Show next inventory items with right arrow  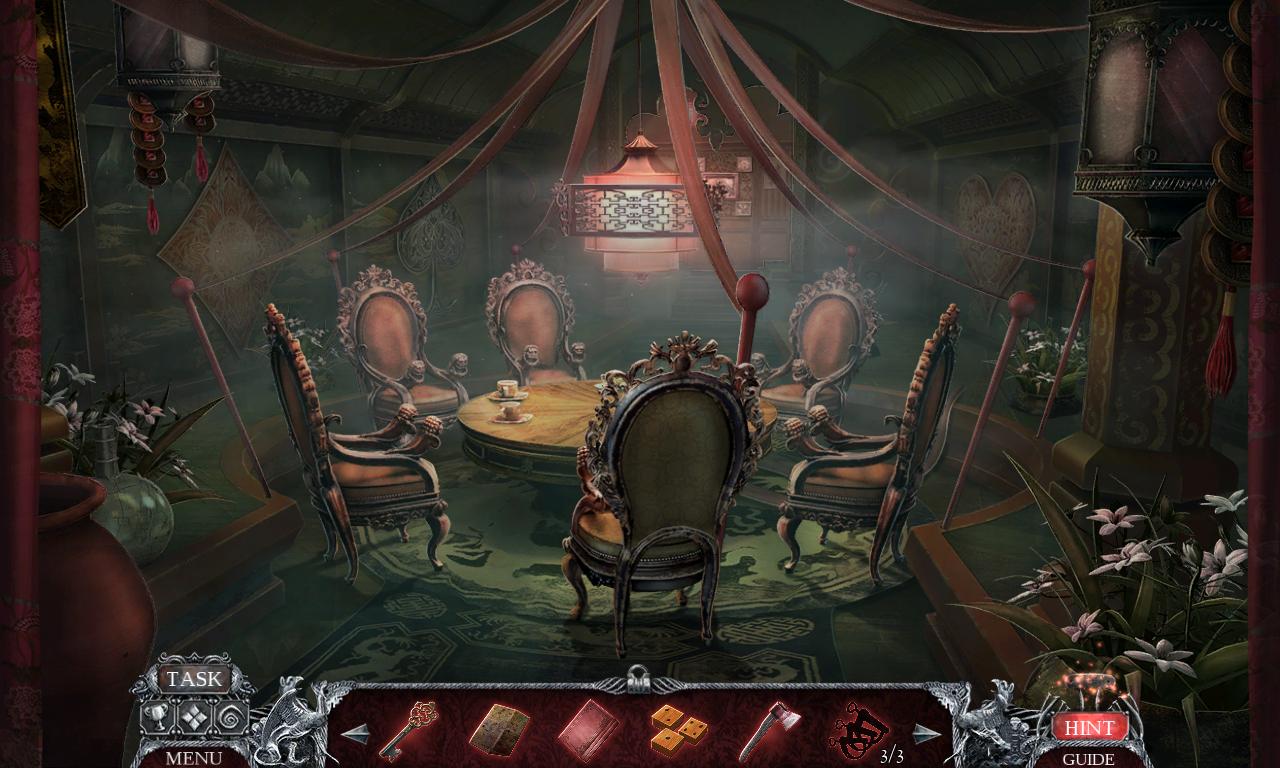(926, 734)
